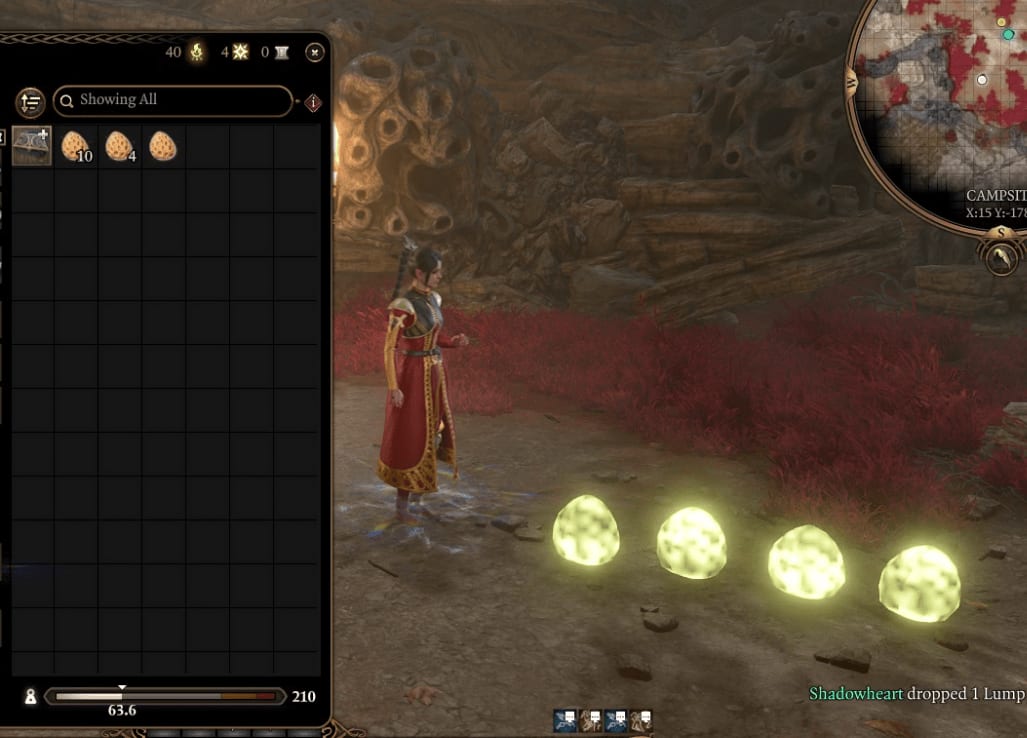Image resolution: width=1027 pixels, height=738 pixels.
Task: Click the 'Showing All' search field
Action: 172,100
